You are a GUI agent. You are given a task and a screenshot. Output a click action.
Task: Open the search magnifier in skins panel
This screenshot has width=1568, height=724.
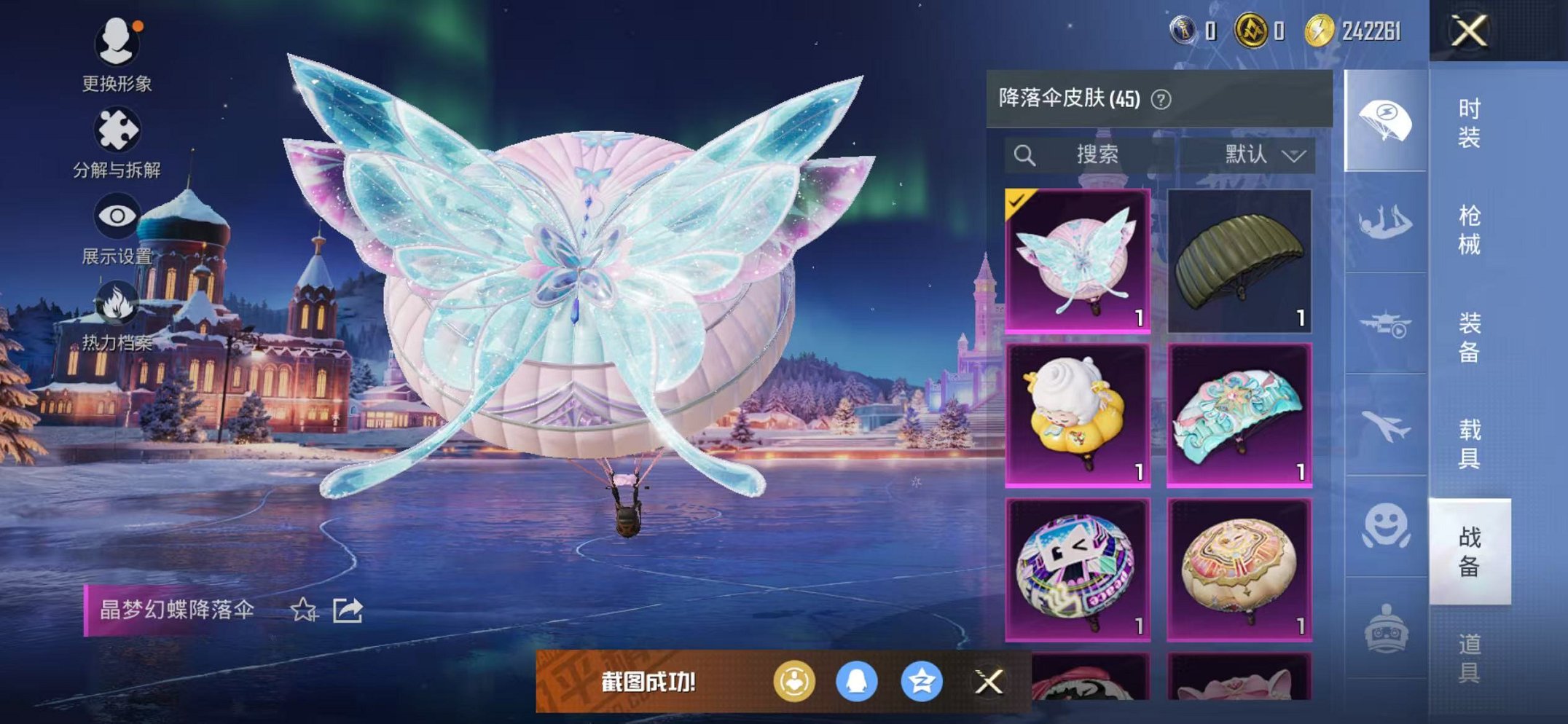[1026, 154]
